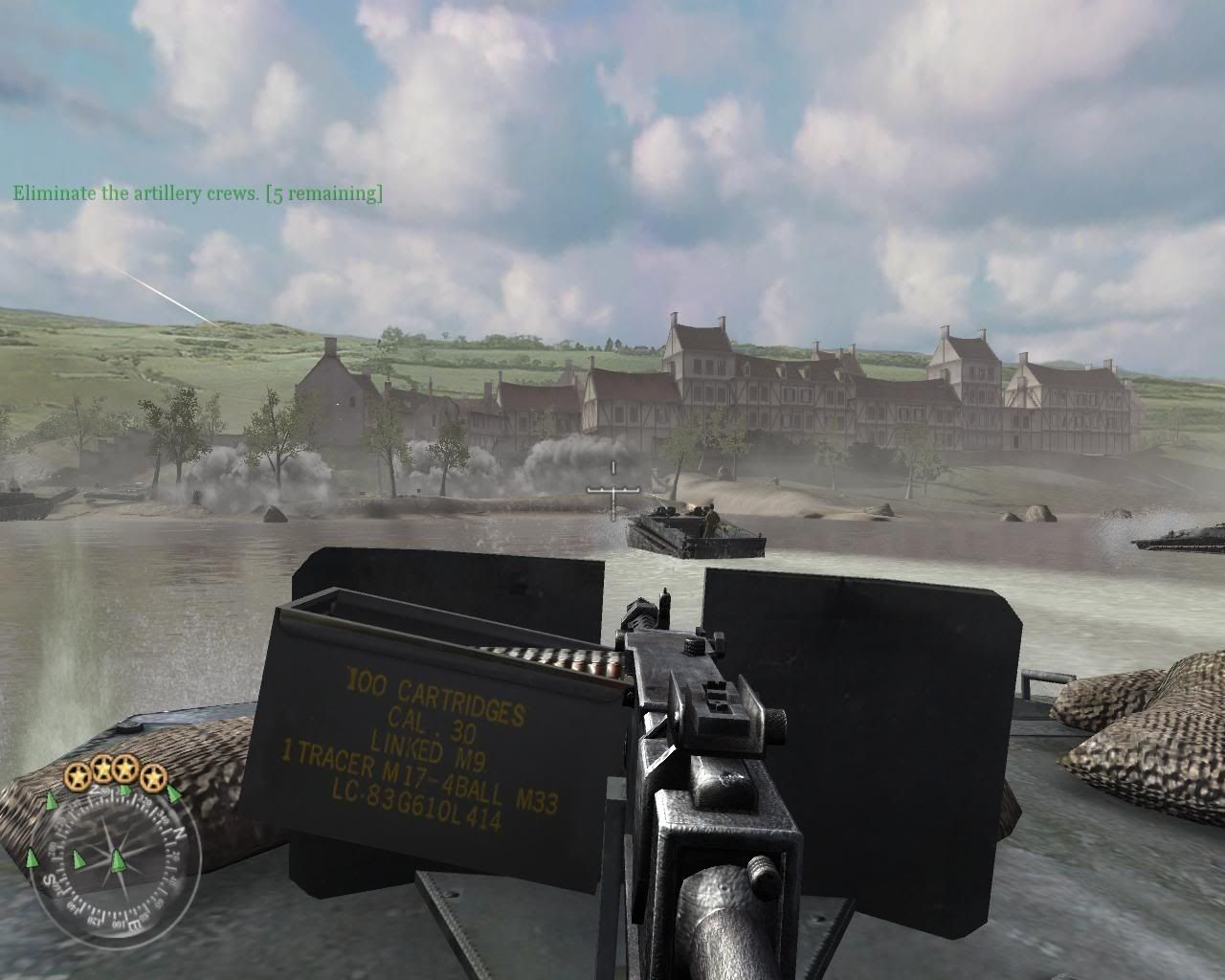
Task: Click the third gold star medal icon
Action: click(124, 769)
